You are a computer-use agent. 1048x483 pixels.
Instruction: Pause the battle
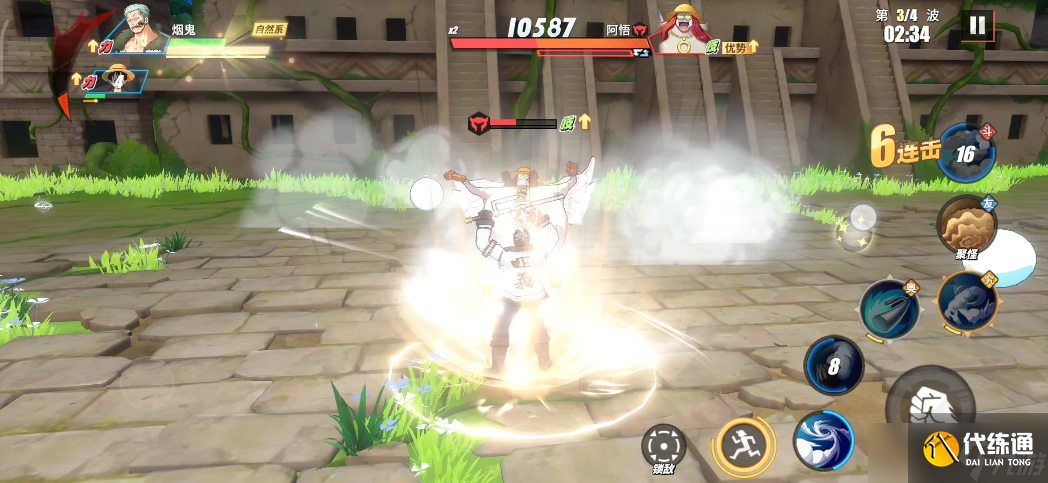point(977,26)
